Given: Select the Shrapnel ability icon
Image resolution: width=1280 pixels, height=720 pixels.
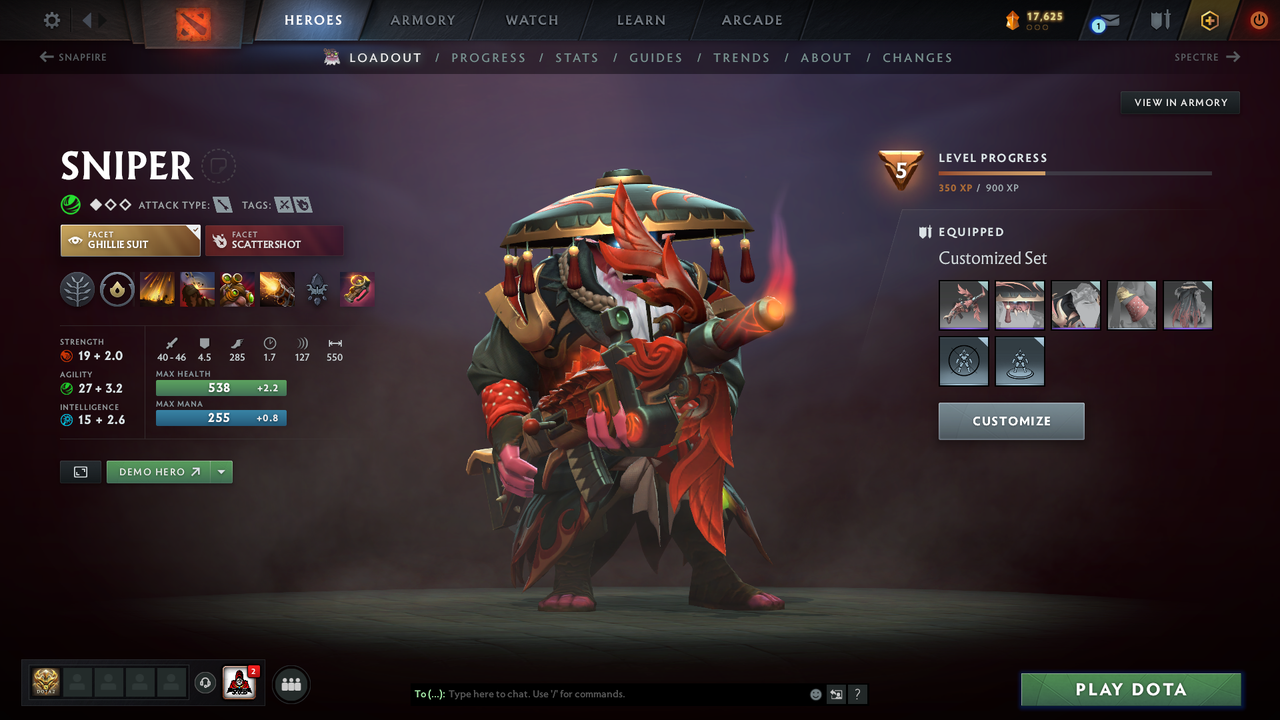Looking at the screenshot, I should [x=157, y=289].
